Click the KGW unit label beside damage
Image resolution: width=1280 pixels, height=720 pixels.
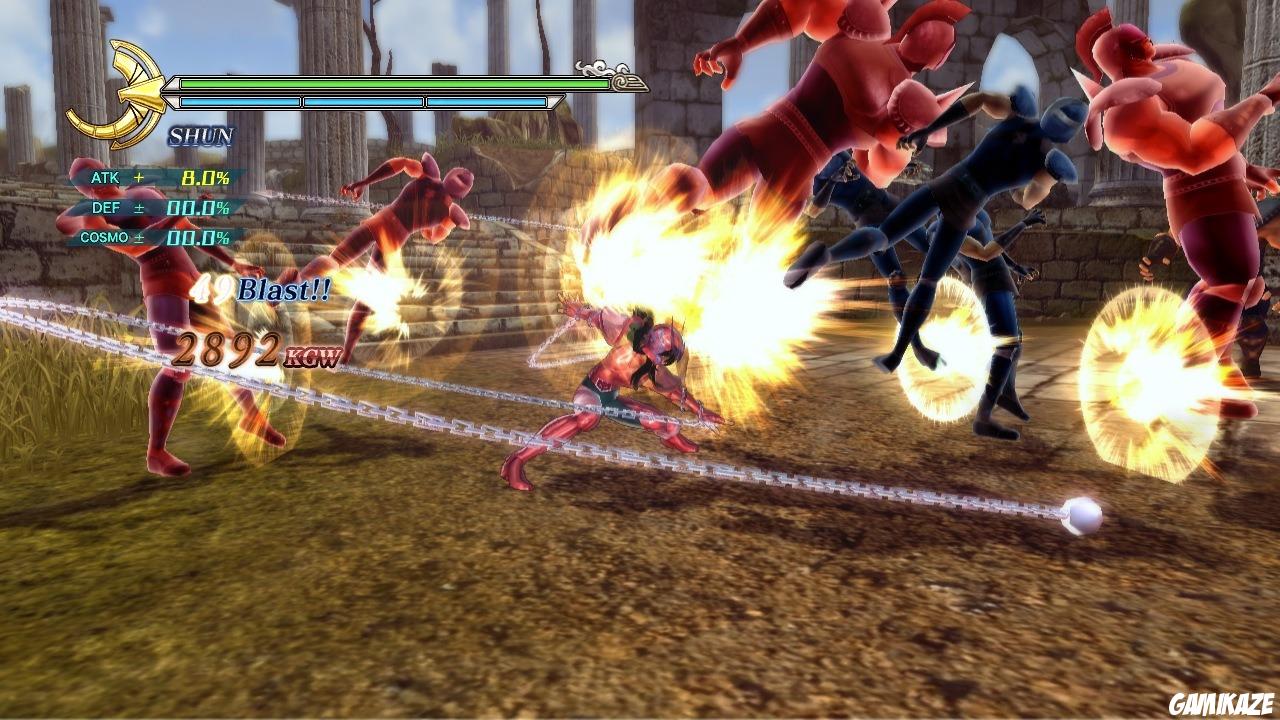[x=316, y=356]
